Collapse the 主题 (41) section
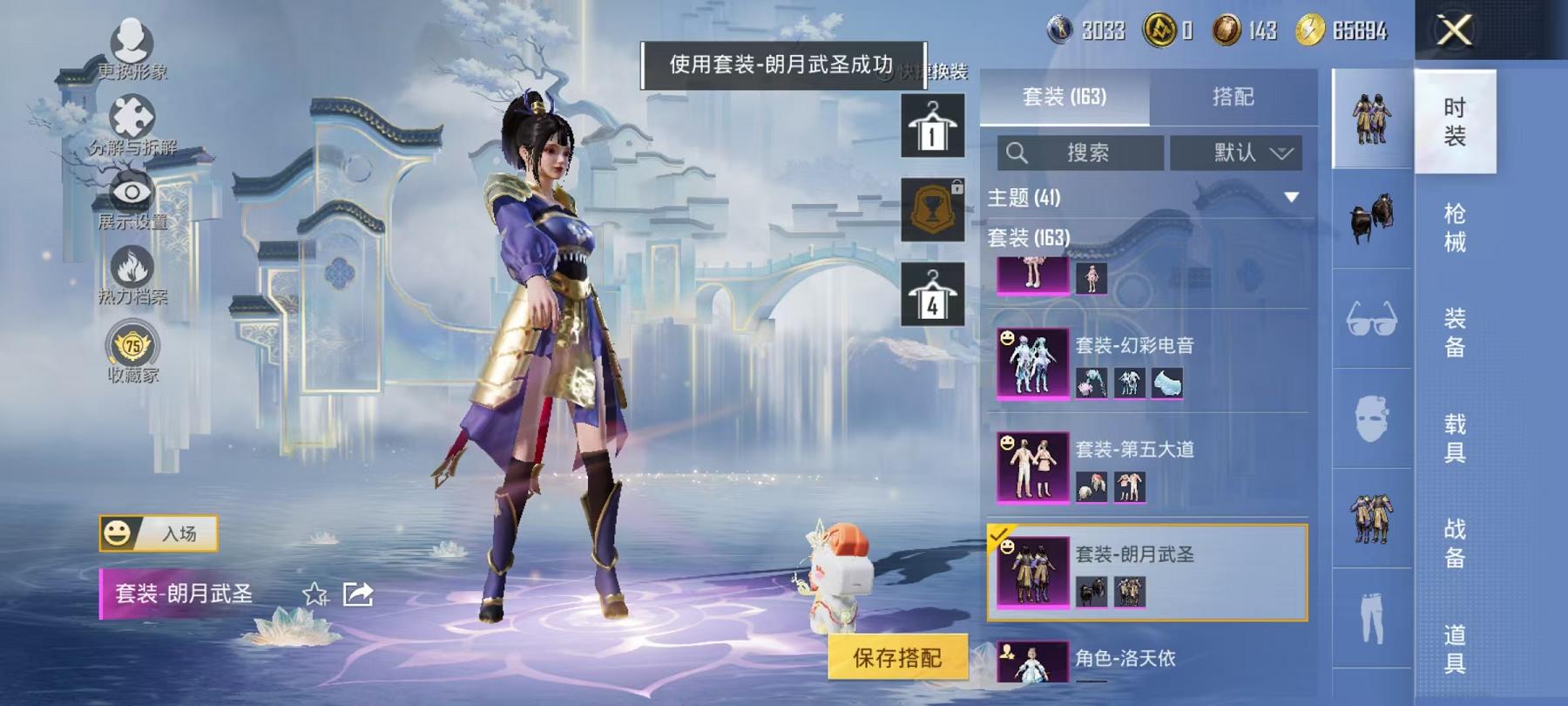 coord(1290,199)
